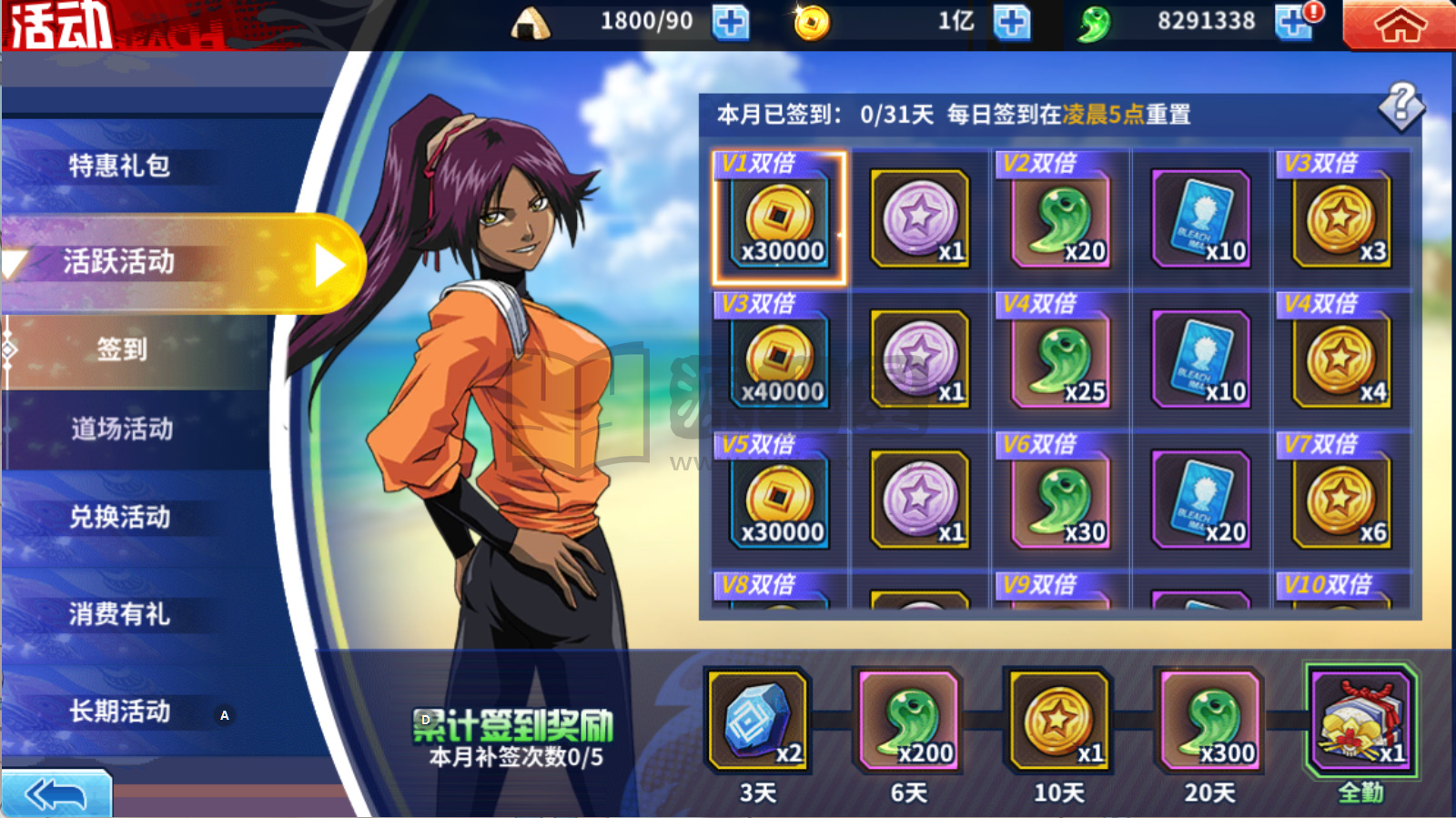This screenshot has width=1456, height=818.
Task: Select the x10 BLEACH card reward
Action: tap(1201, 217)
